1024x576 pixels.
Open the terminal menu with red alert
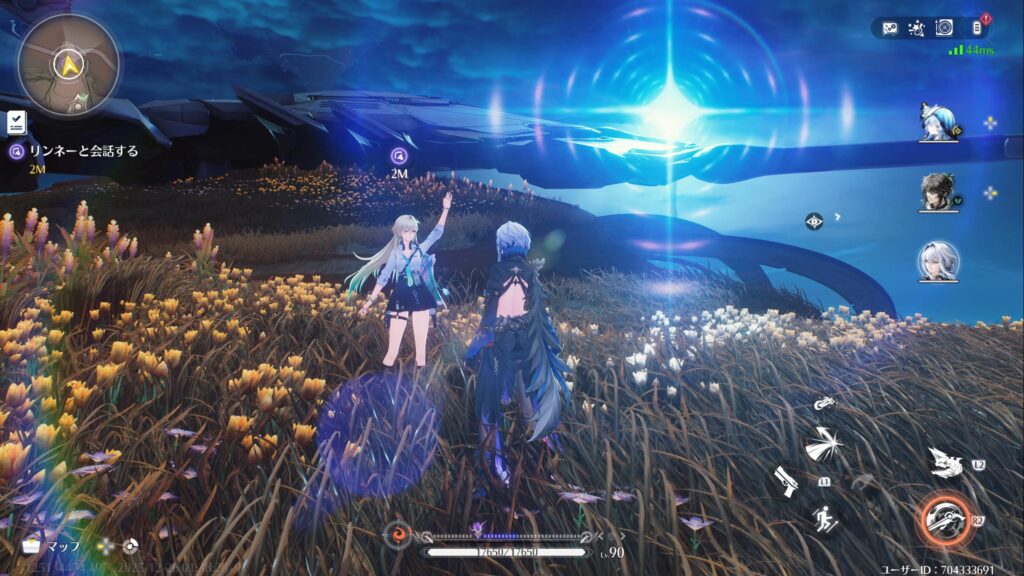977,28
